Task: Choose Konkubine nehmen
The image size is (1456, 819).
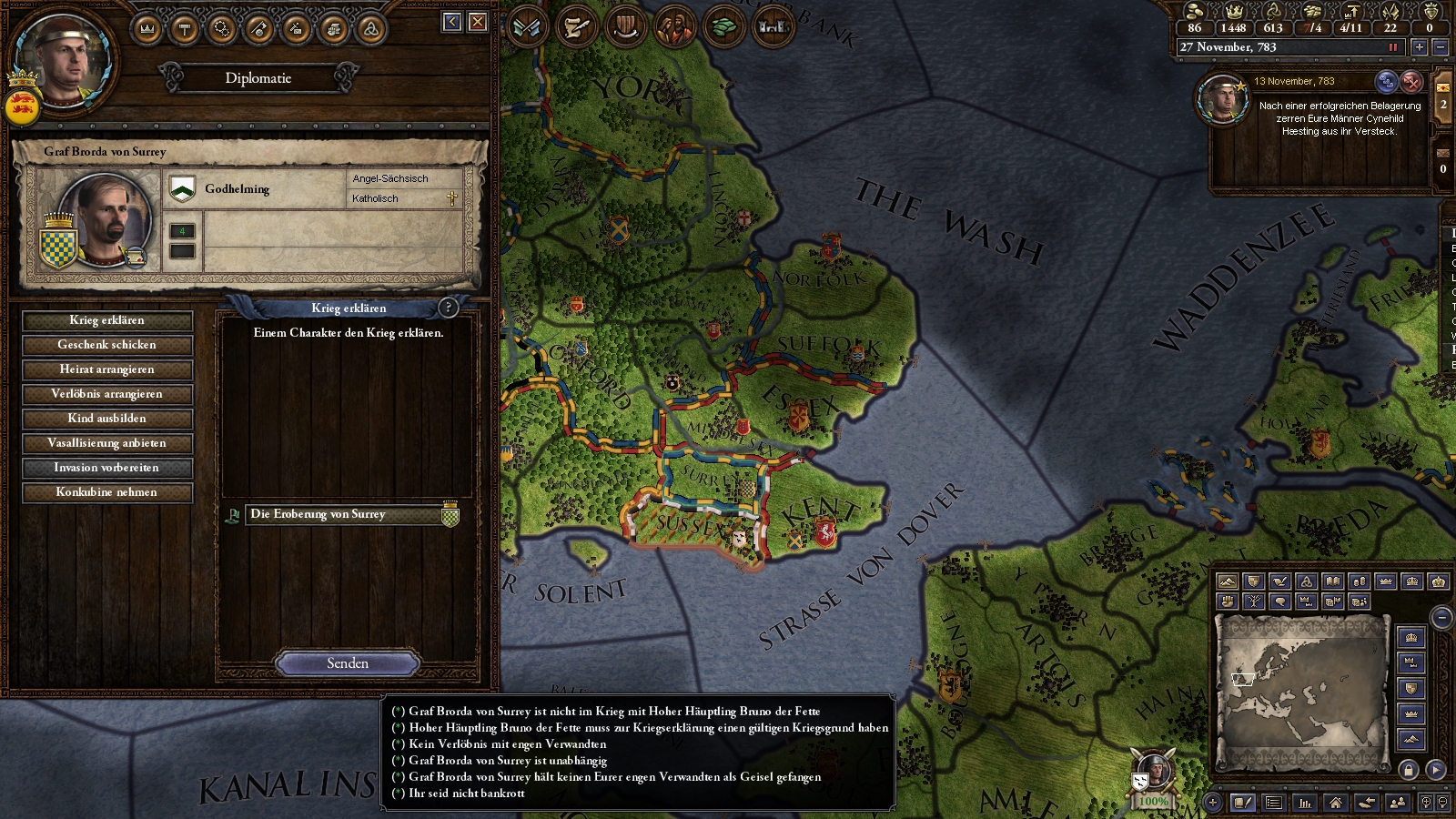Action: (106, 492)
